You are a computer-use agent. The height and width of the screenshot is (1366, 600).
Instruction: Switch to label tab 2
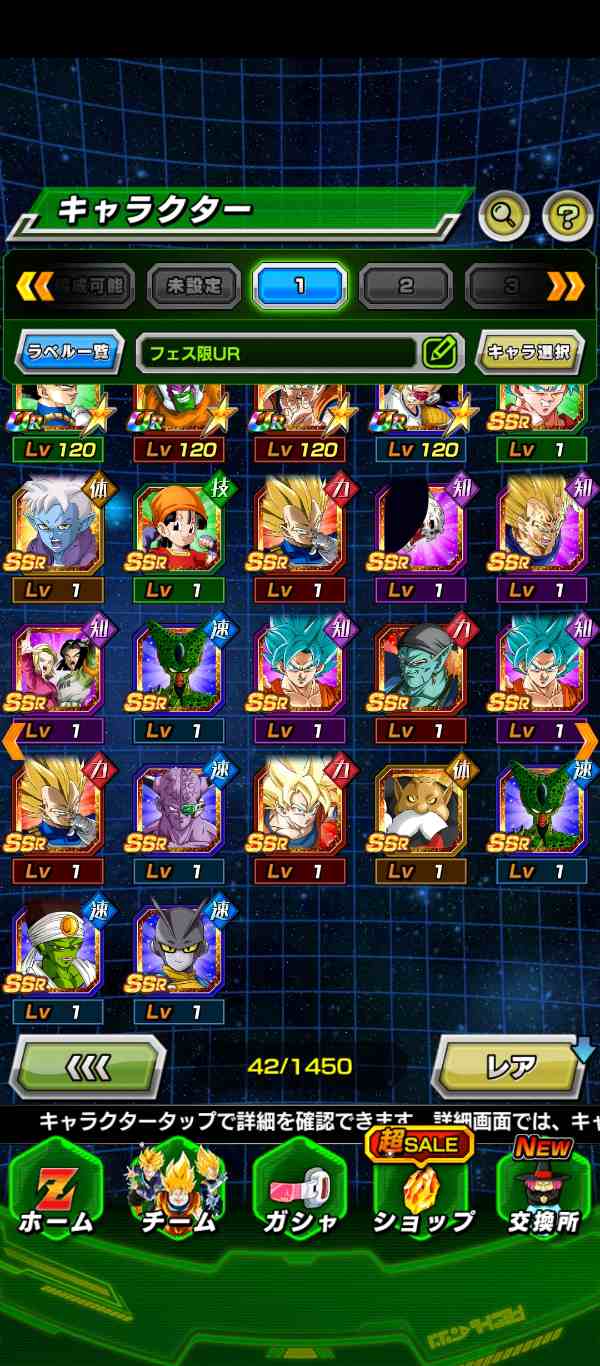coord(405,287)
